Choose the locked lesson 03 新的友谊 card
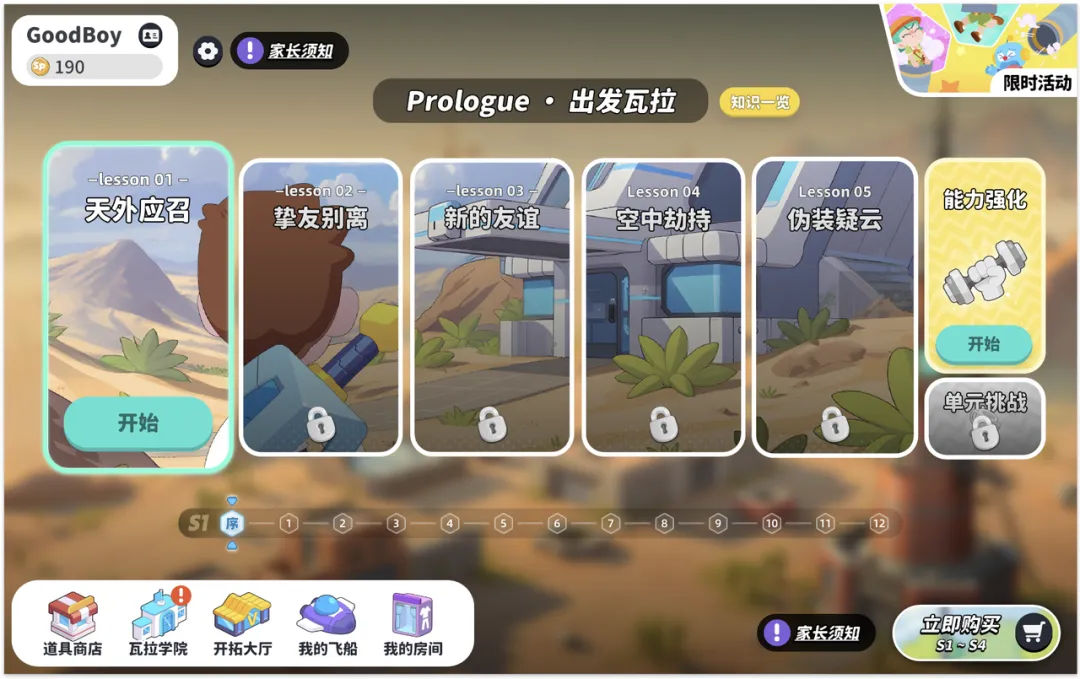Image resolution: width=1080 pixels, height=679 pixels. [x=491, y=307]
